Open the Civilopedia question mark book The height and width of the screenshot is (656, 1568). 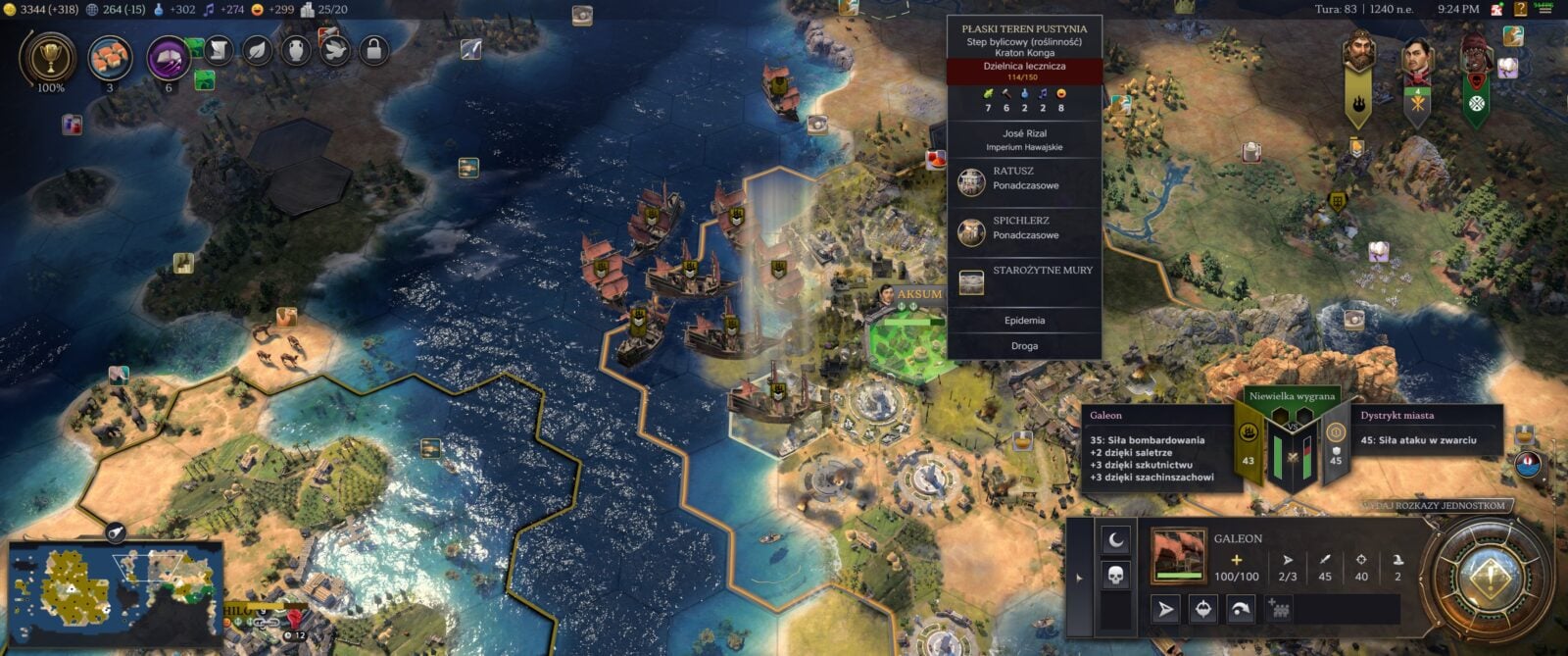tap(1520, 9)
